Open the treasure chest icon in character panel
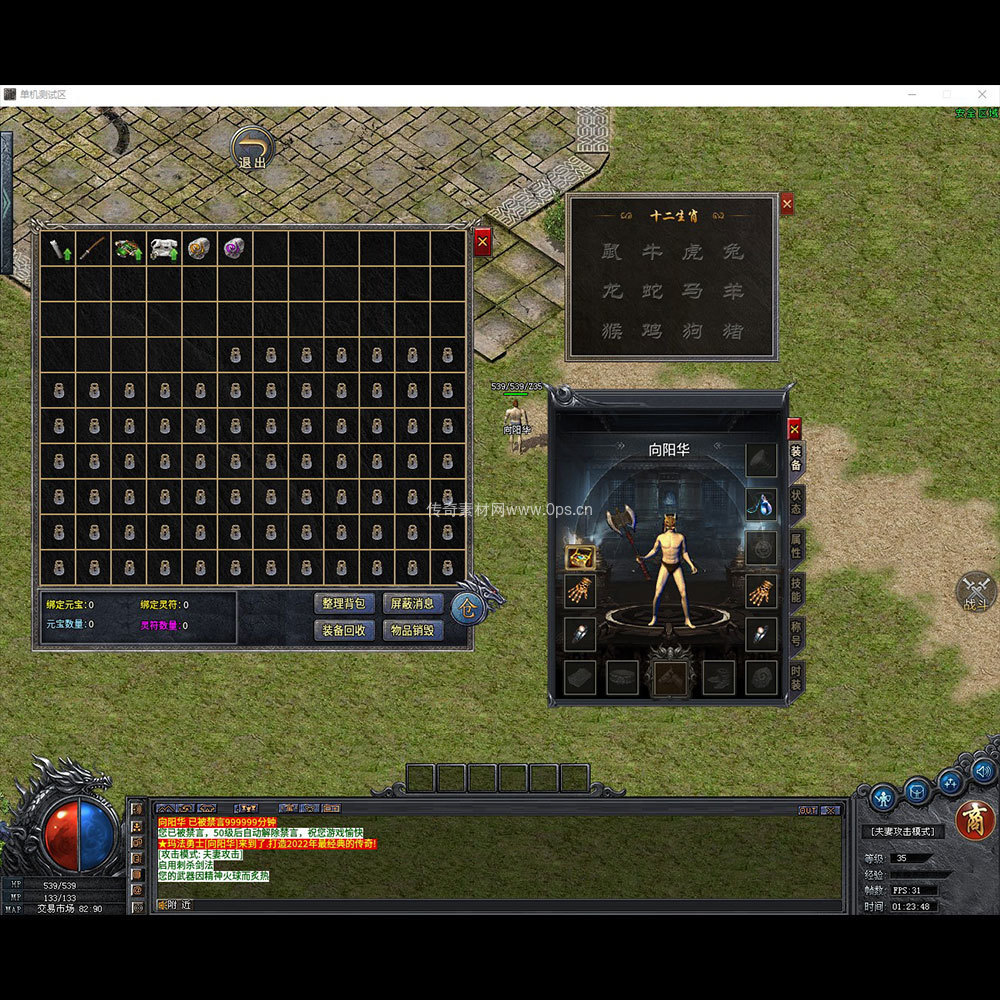This screenshot has height=1000, width=1000. [579, 558]
